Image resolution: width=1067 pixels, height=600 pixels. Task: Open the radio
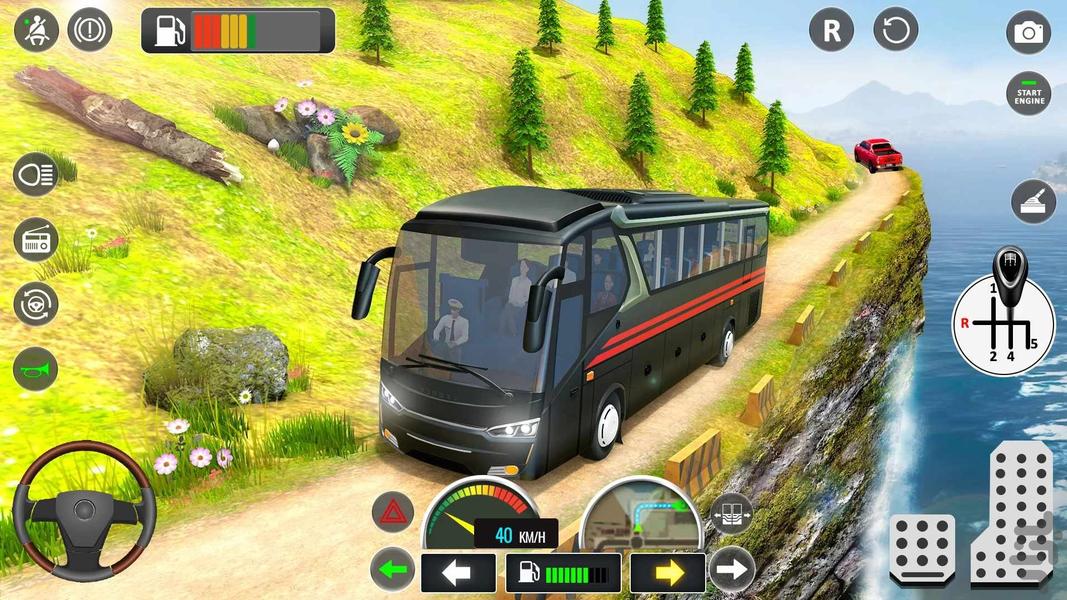[x=35, y=240]
